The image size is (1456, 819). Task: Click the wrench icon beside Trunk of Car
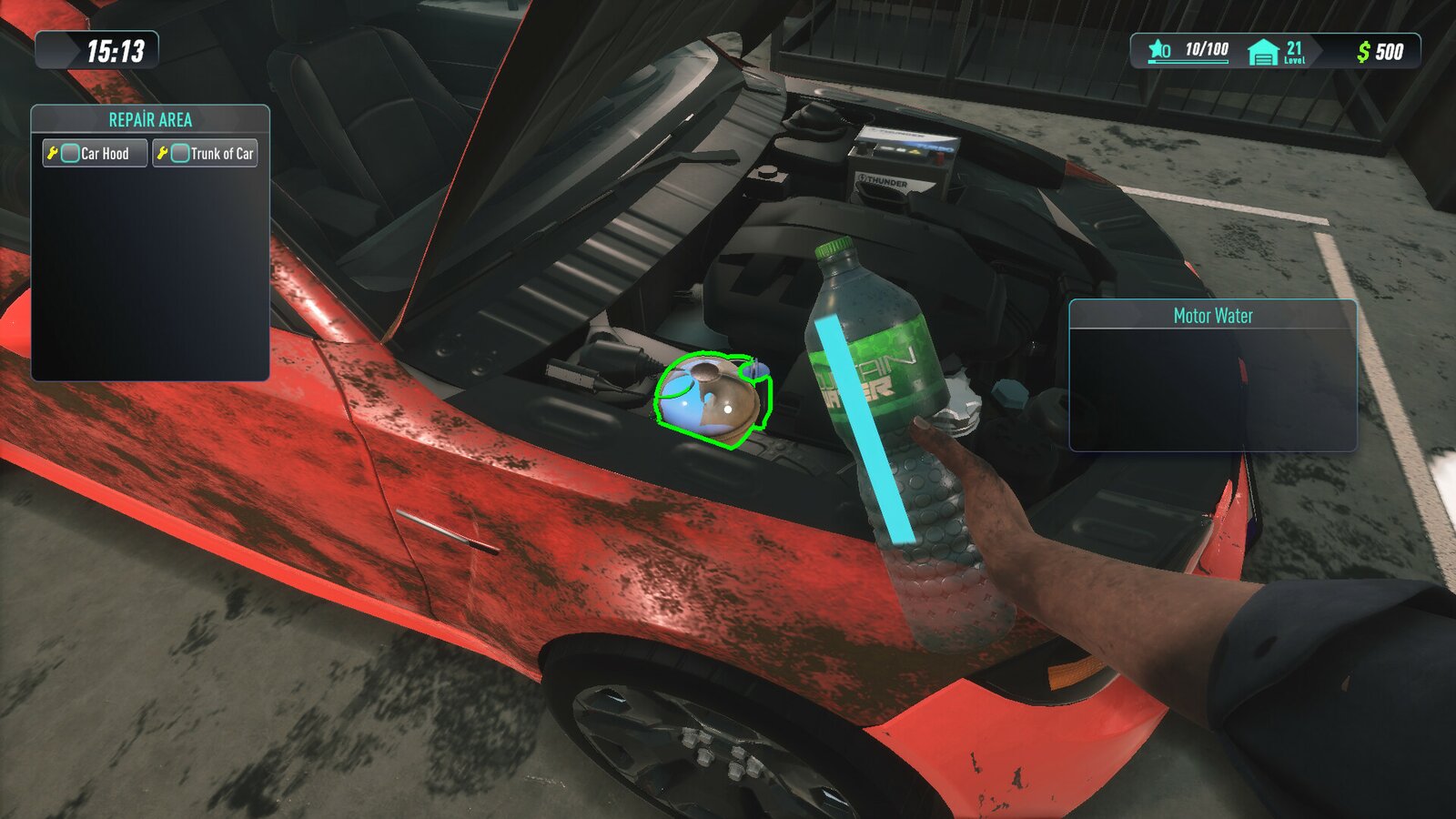[x=163, y=153]
